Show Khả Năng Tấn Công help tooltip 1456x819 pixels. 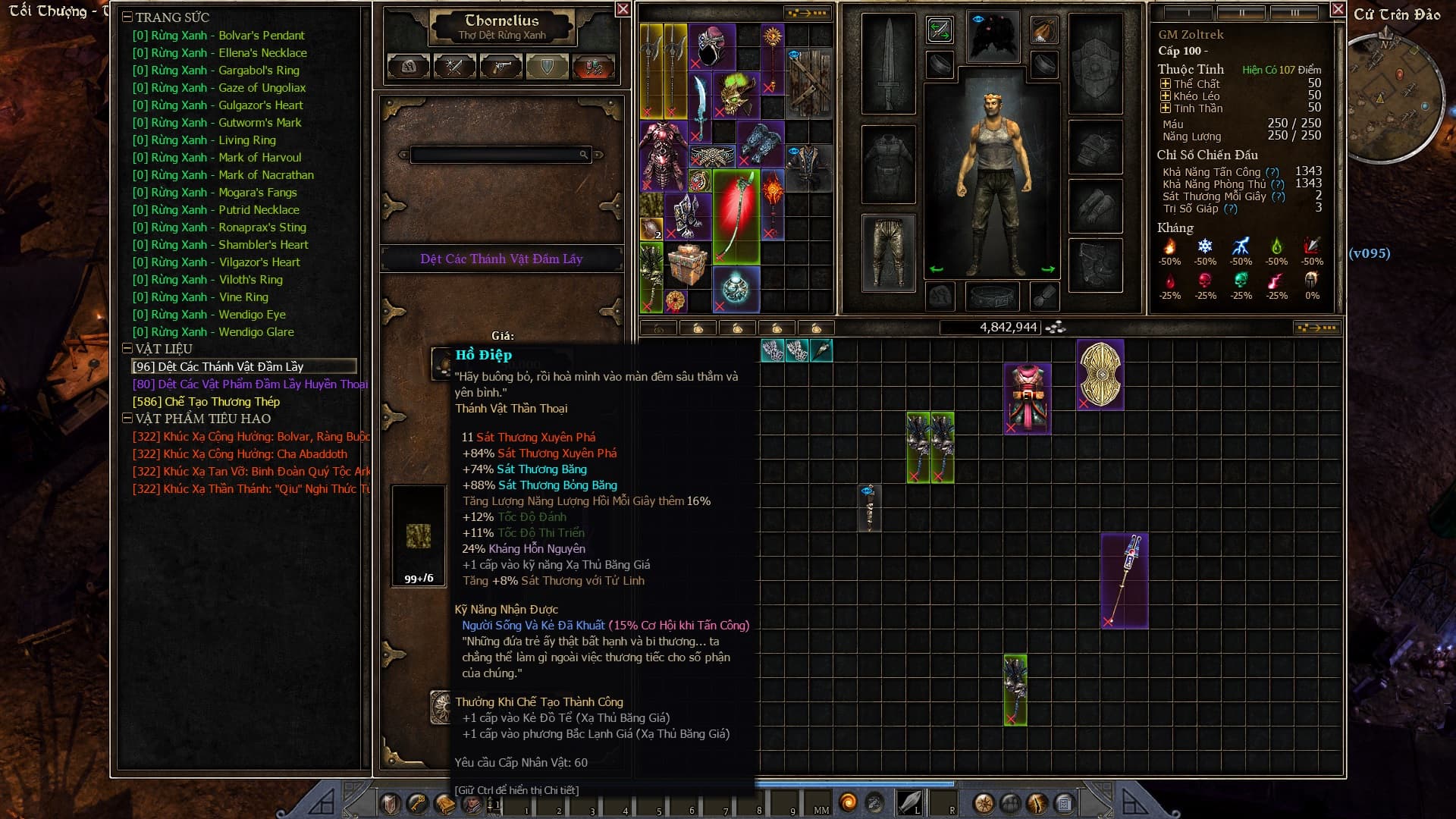[x=1272, y=172]
